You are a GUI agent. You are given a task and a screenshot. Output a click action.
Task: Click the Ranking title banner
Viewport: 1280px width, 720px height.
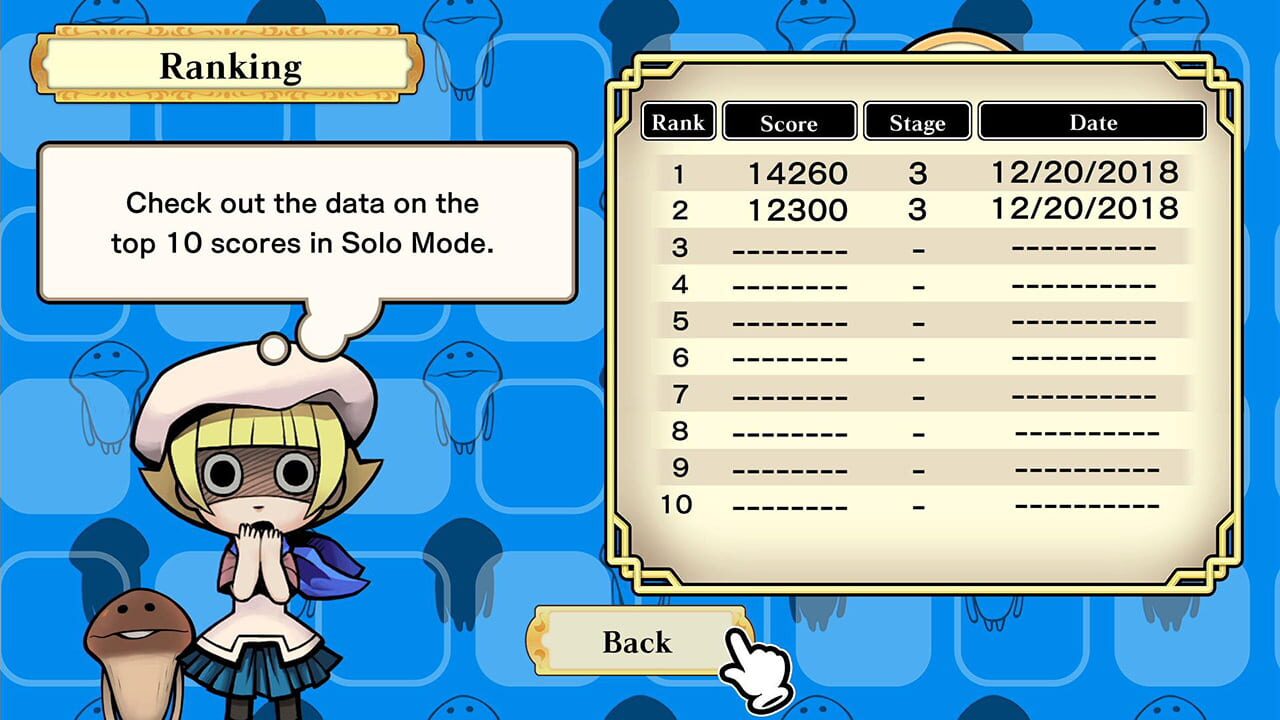(230, 66)
